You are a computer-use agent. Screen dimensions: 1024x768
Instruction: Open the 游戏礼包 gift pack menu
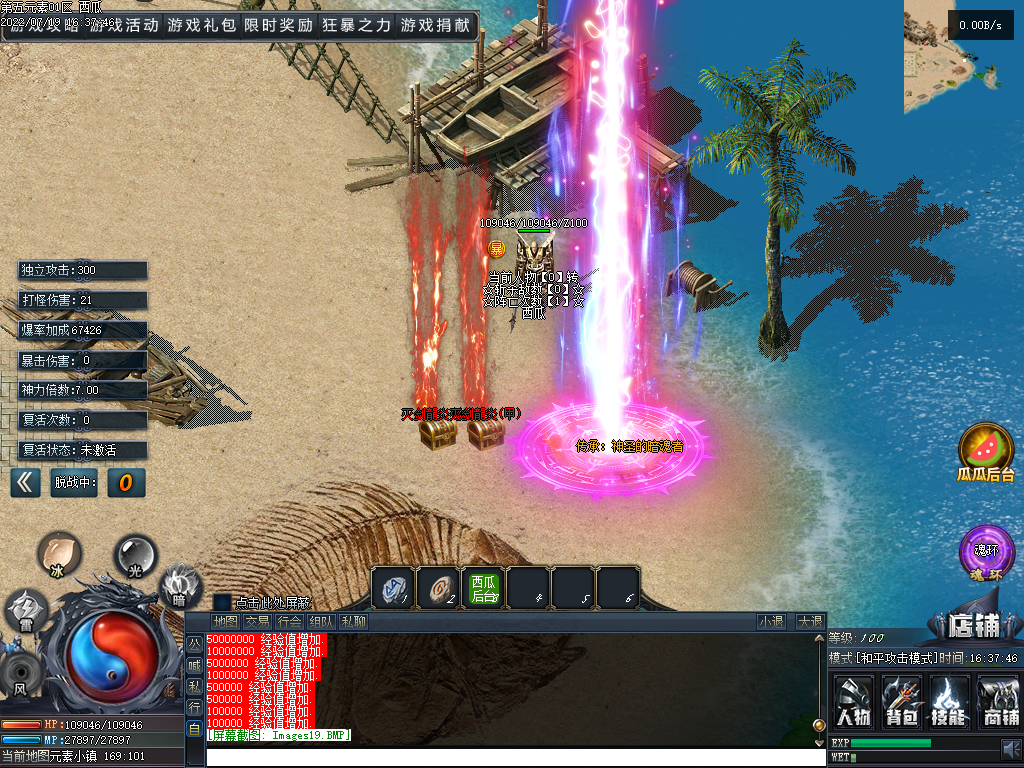click(201, 25)
